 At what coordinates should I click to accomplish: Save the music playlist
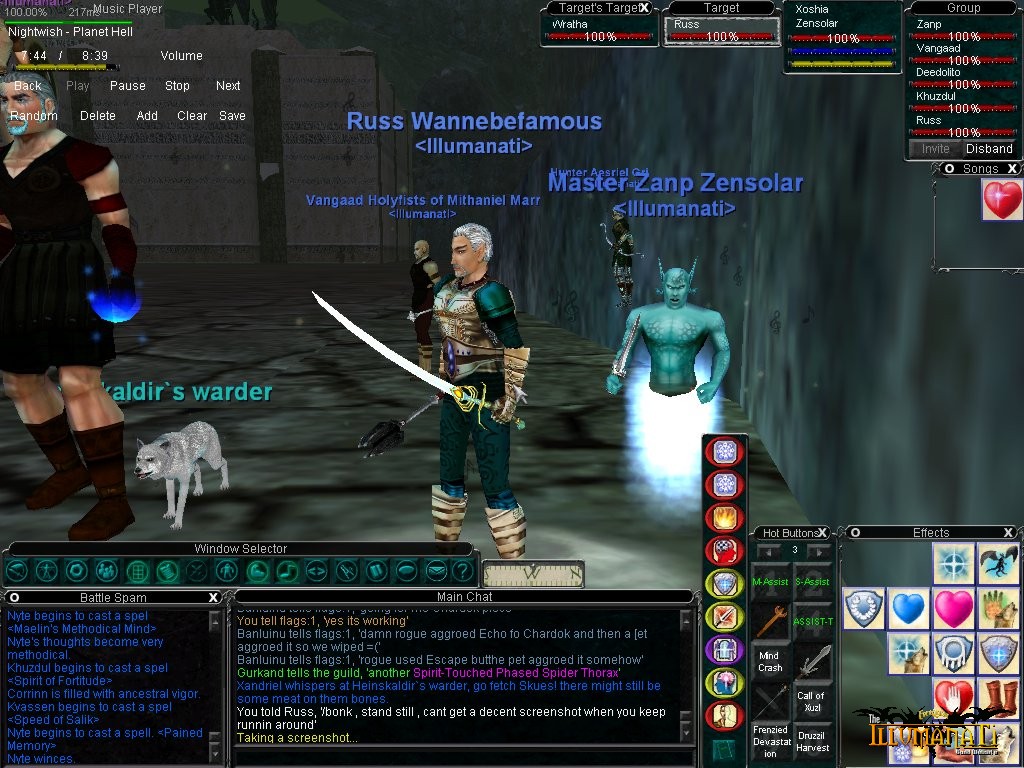(232, 116)
